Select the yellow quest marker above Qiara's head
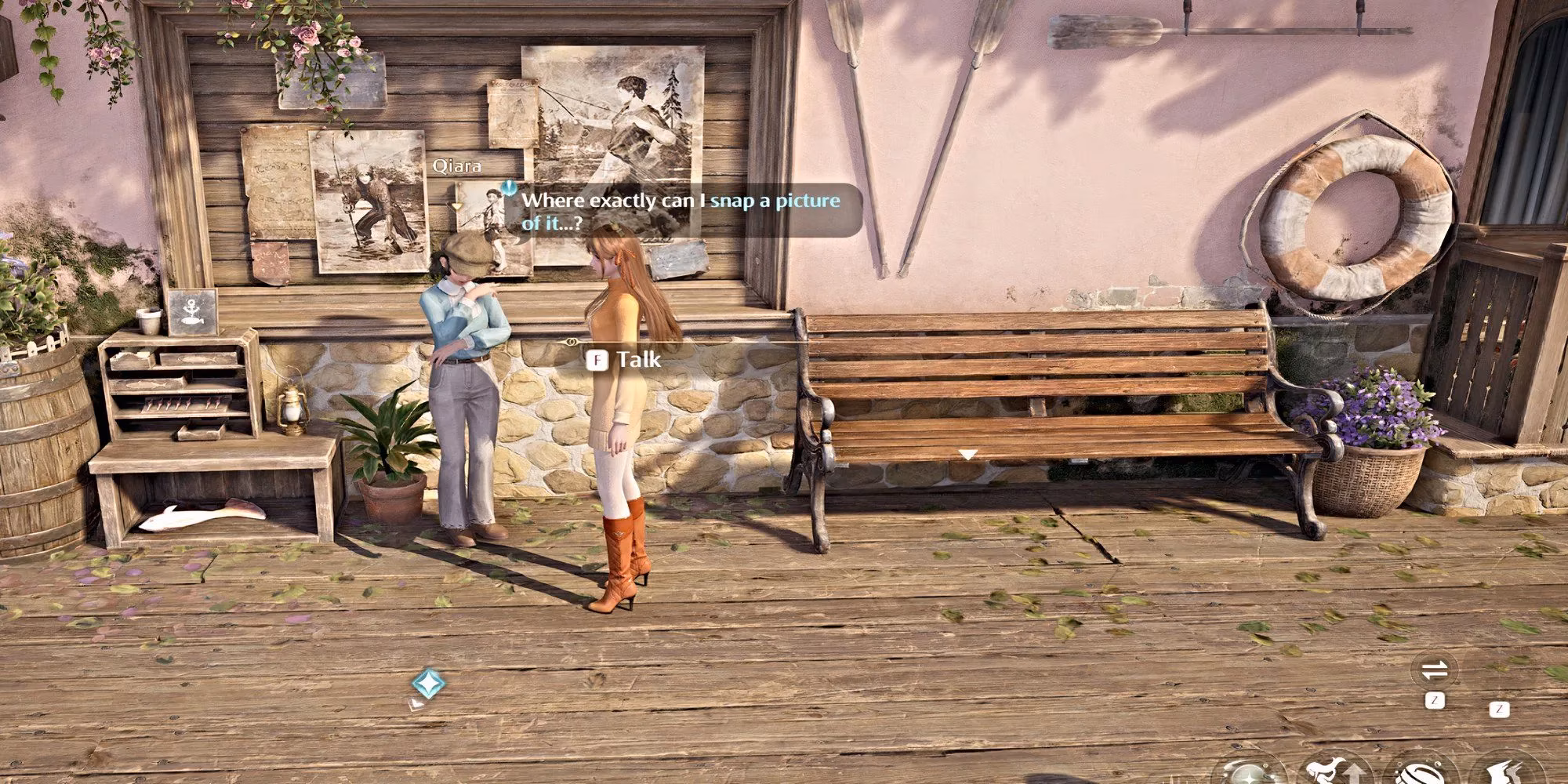This screenshot has height=784, width=1568. click(x=456, y=204)
